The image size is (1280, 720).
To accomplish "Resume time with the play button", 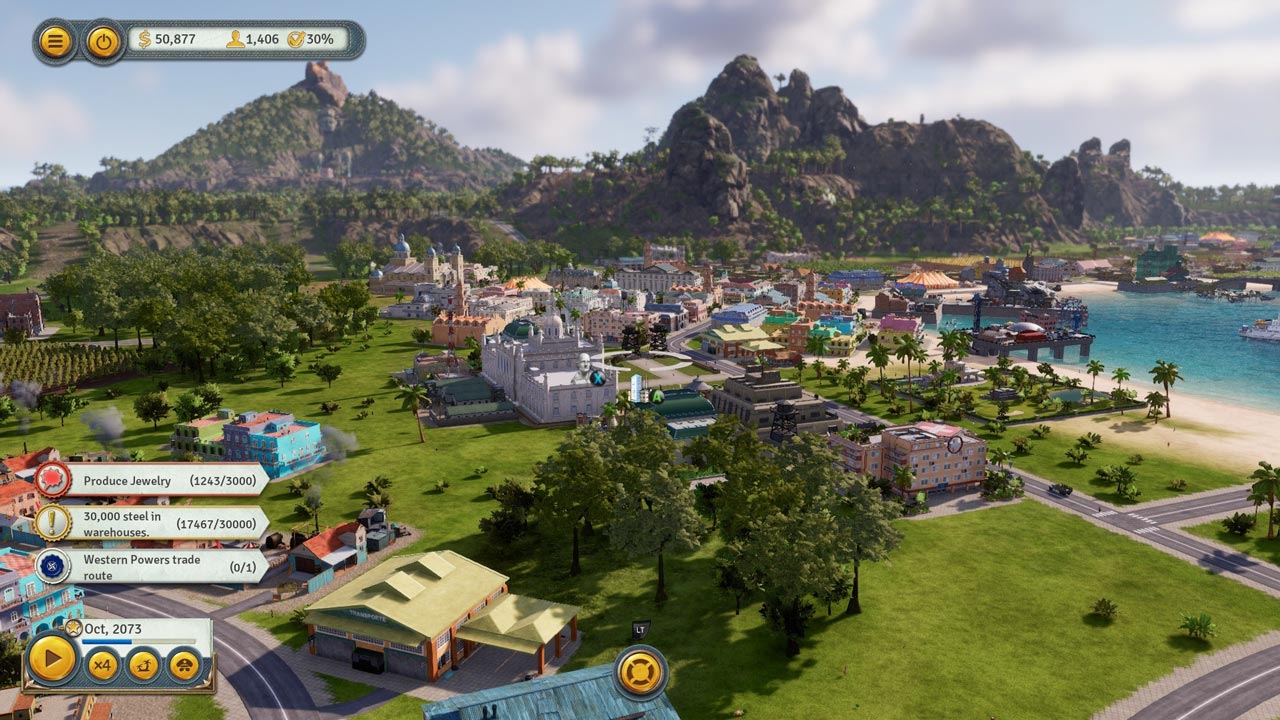I will pos(51,659).
